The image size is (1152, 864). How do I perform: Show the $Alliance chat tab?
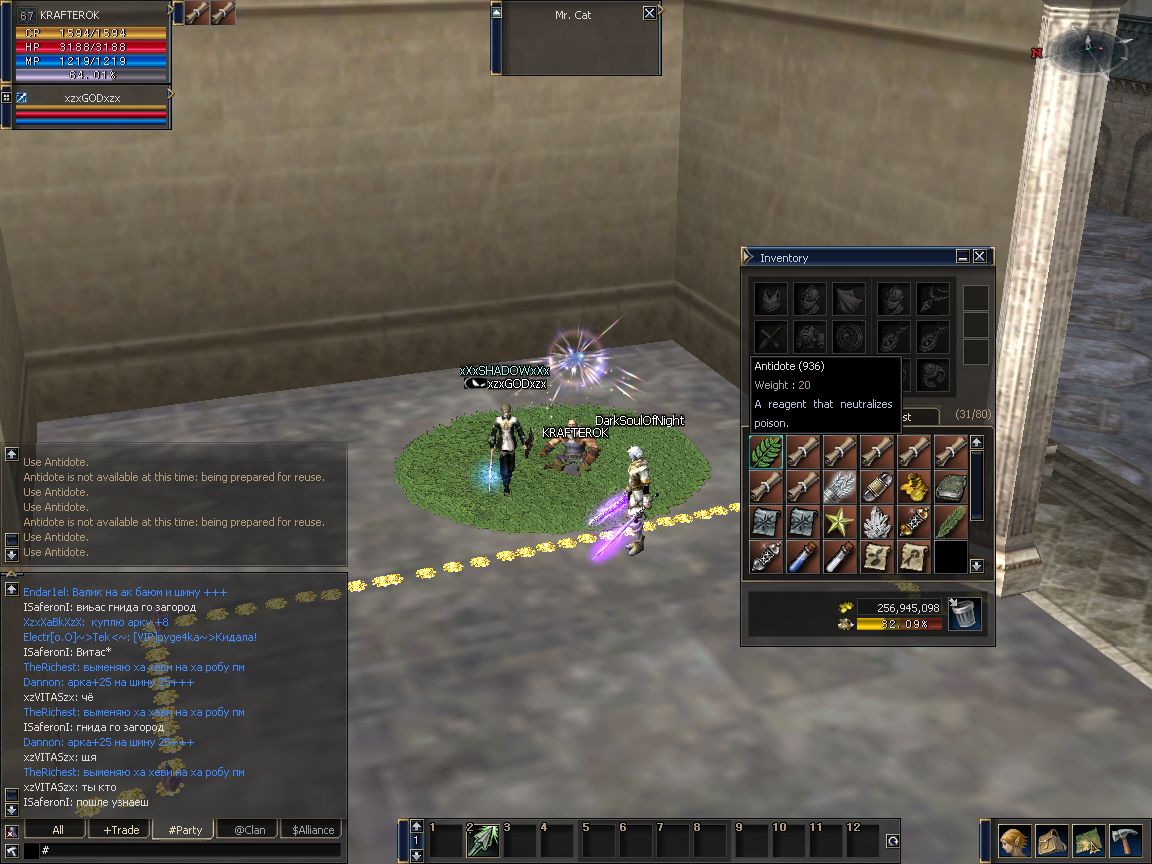[313, 829]
